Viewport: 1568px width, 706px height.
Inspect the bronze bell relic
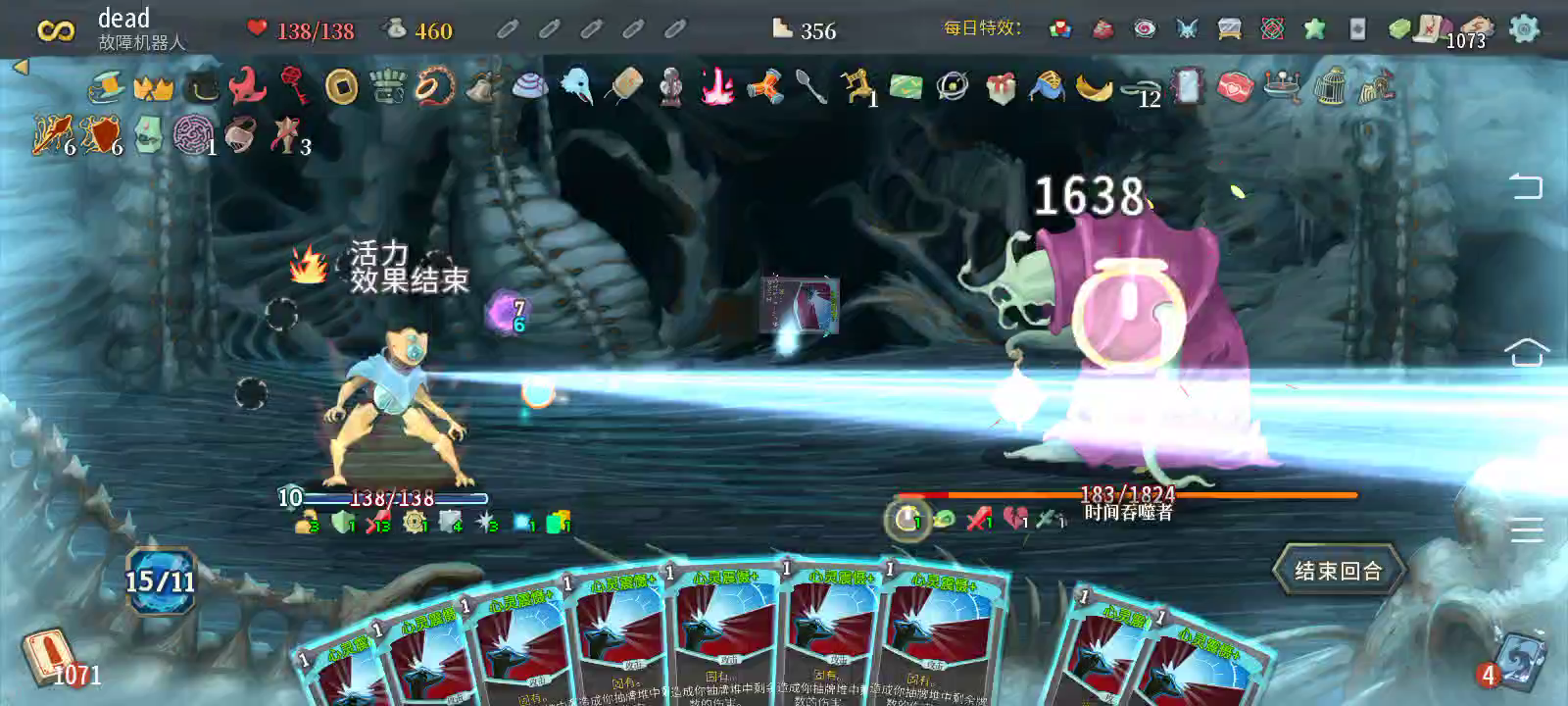481,87
